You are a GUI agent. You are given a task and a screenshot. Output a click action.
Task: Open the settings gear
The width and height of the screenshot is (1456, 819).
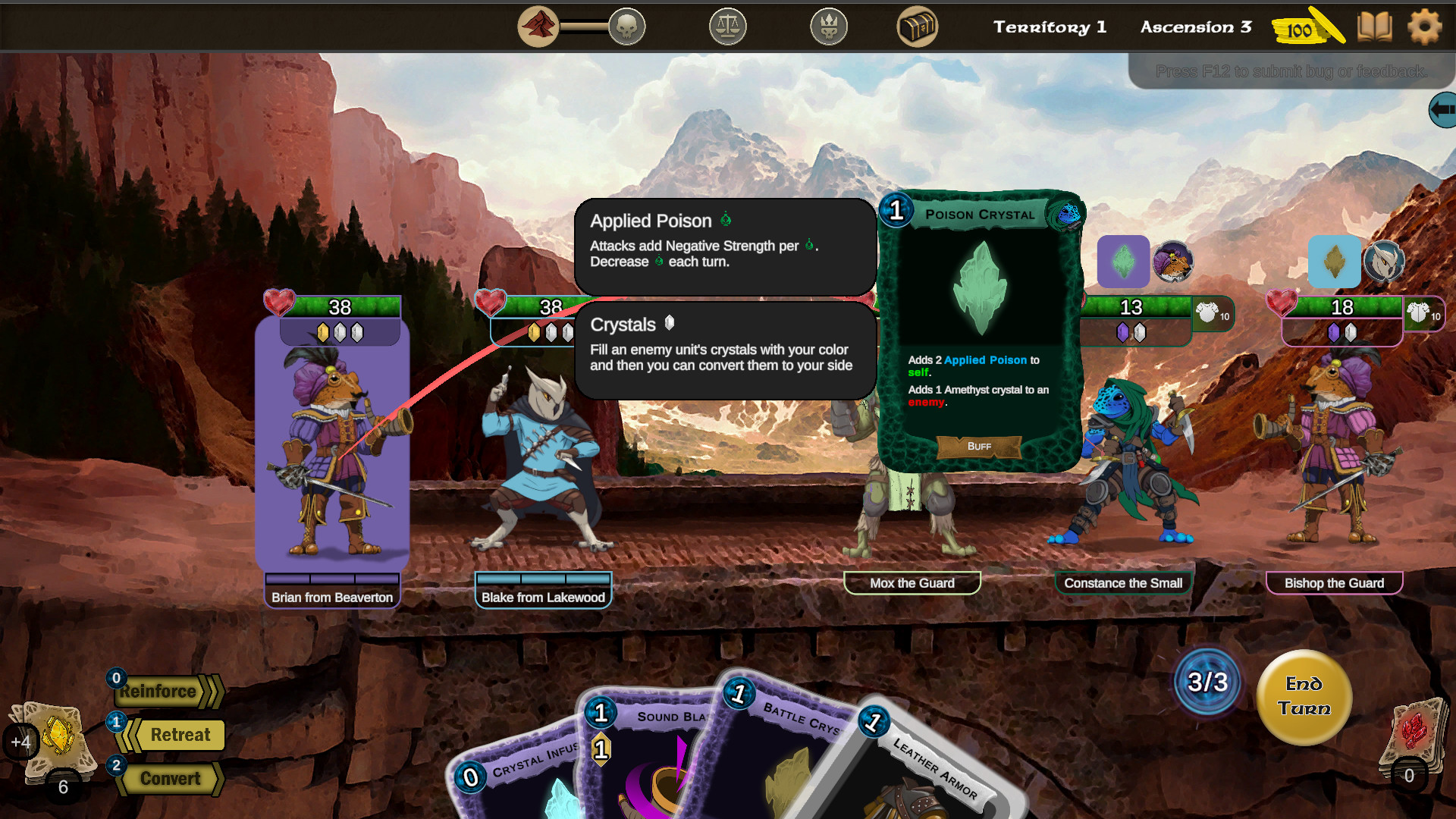[x=1425, y=27]
